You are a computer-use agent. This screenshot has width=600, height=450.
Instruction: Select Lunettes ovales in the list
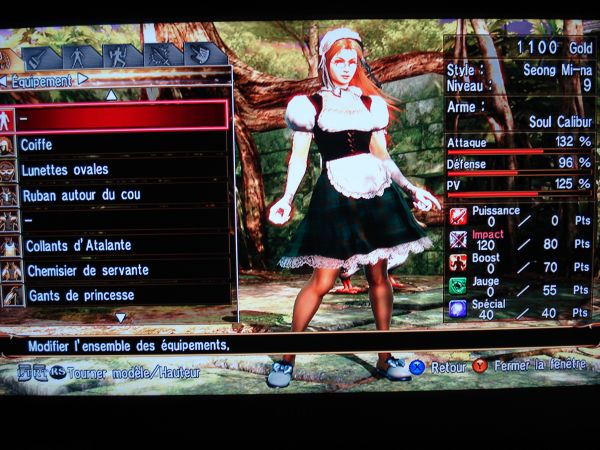(x=118, y=169)
